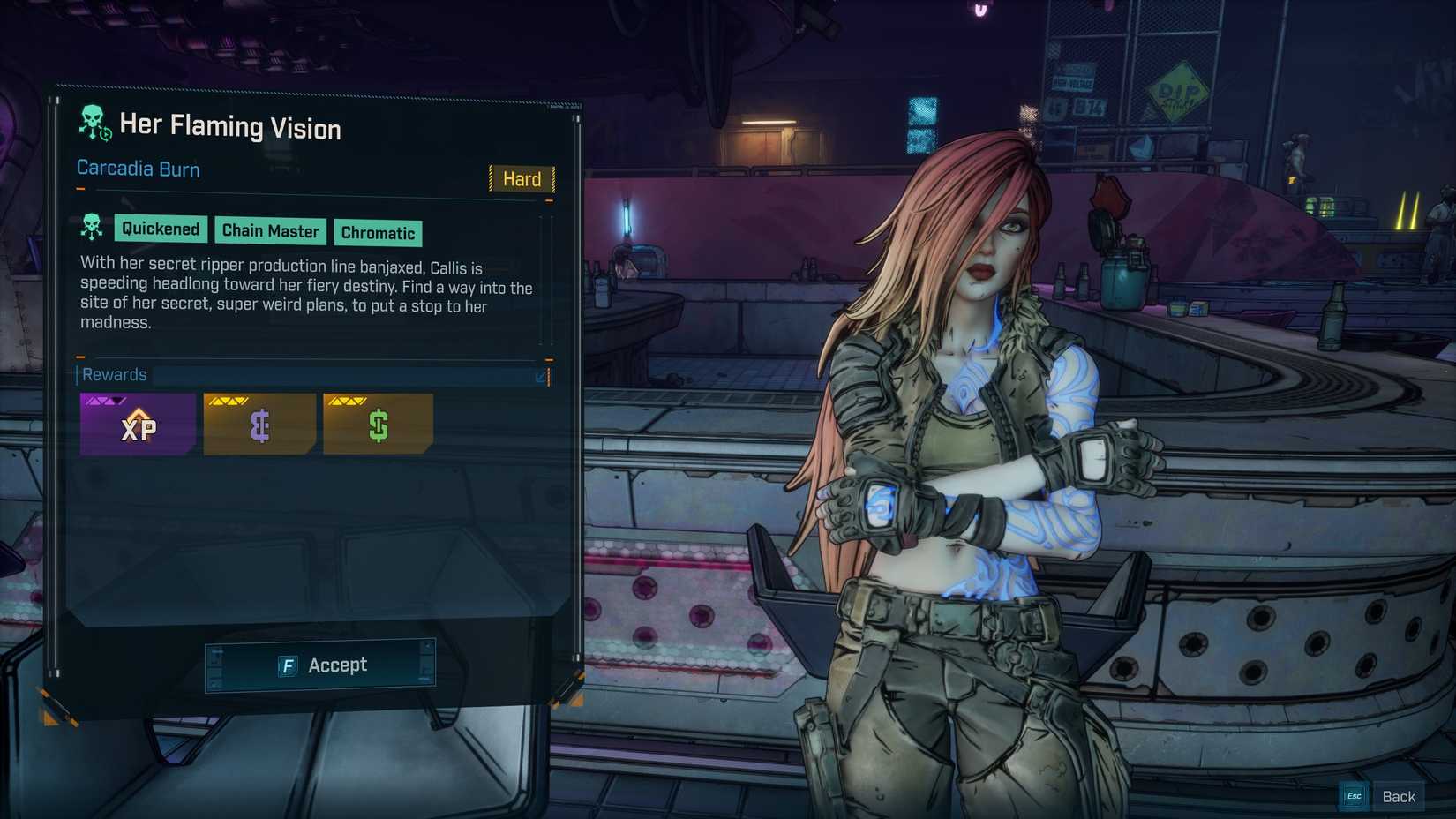
Task: Click the Hard difficulty label
Action: tap(522, 179)
